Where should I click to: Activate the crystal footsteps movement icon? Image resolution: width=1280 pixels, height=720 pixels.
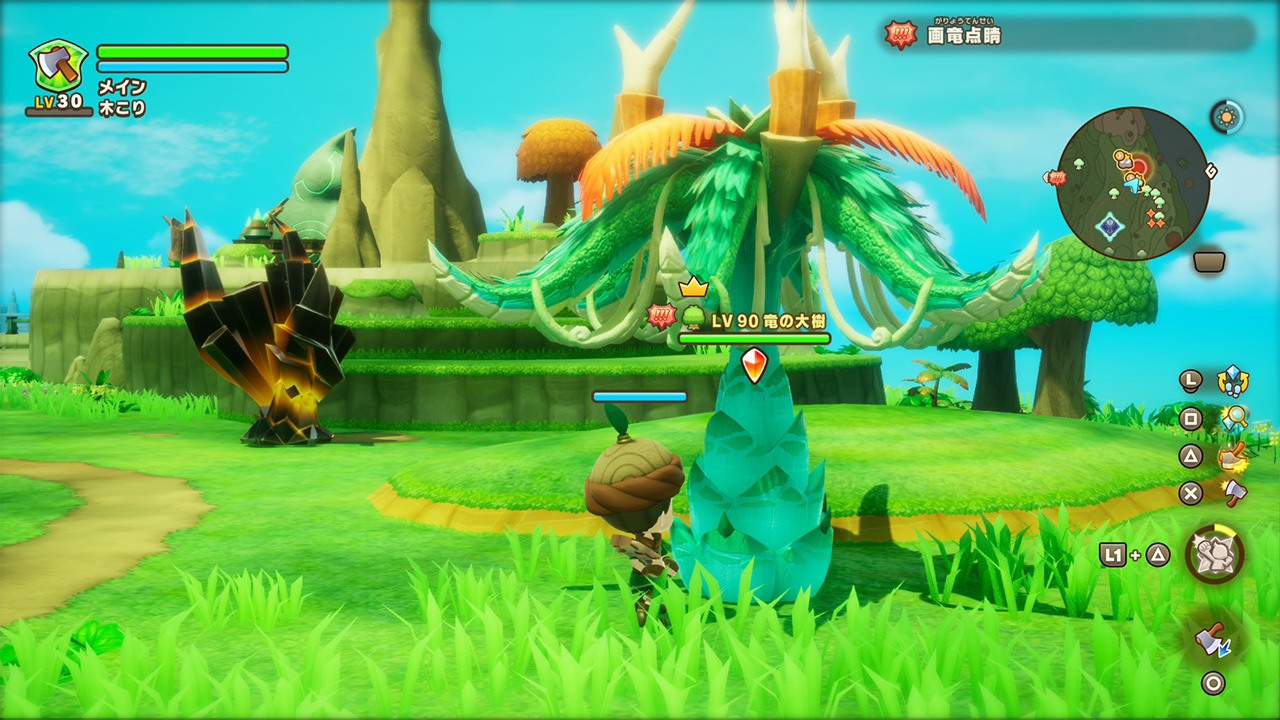[x=1232, y=381]
